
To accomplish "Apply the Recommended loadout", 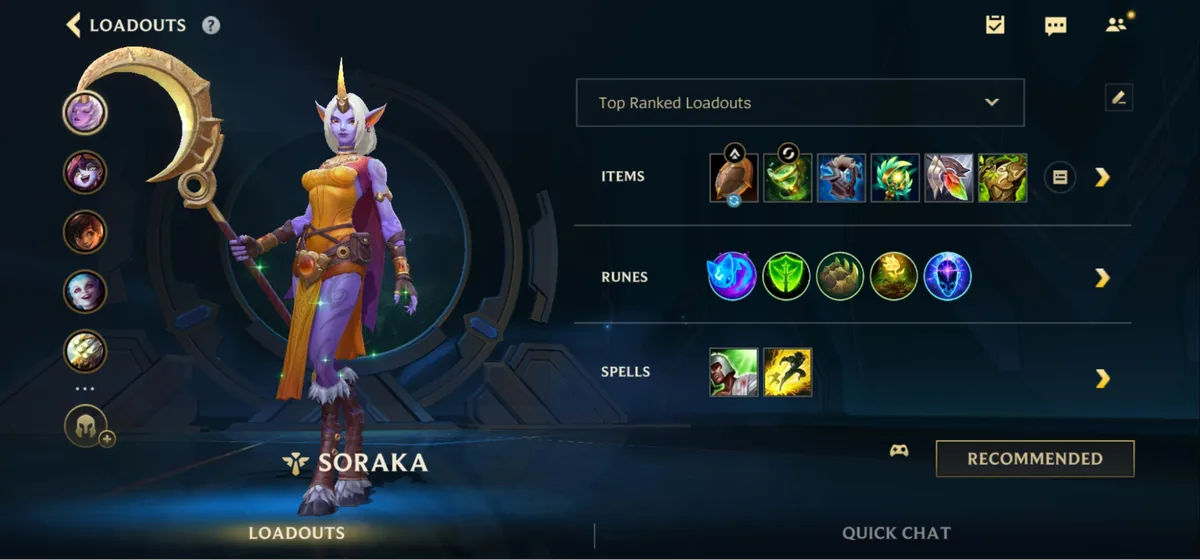I will [x=1035, y=459].
